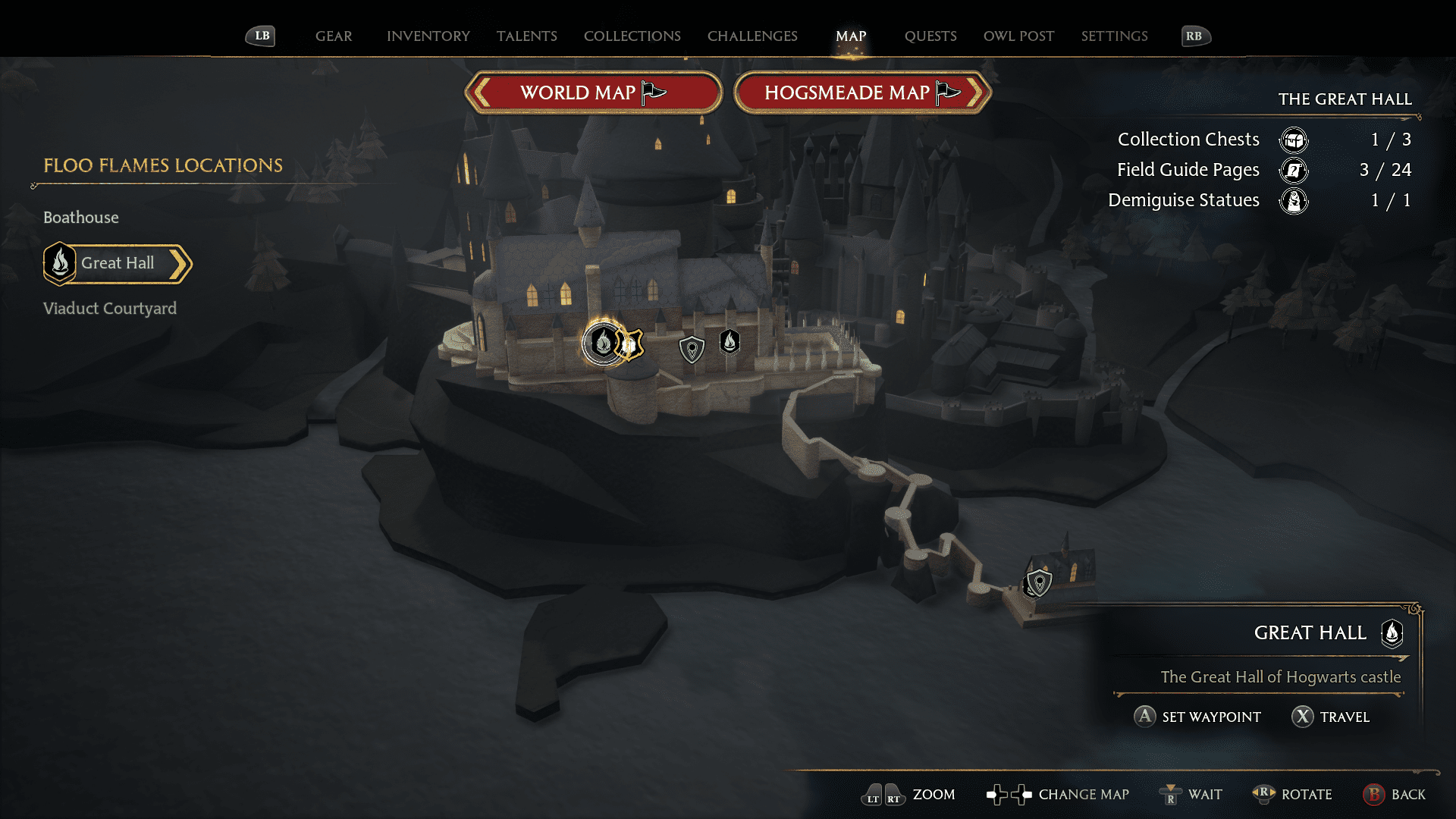Open the Hogsmeade Map

(862, 93)
